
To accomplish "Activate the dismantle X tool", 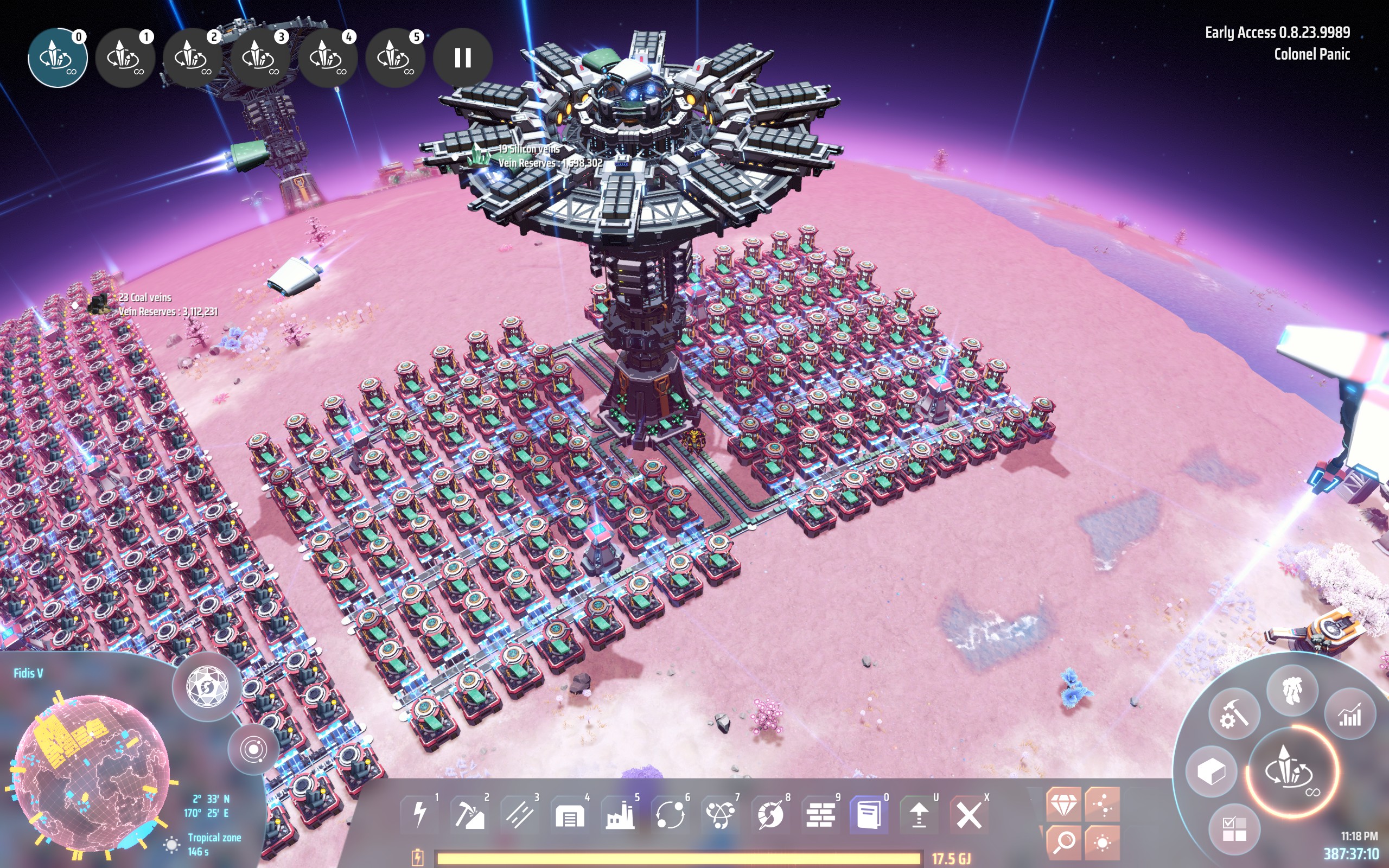I will pyautogui.click(x=969, y=815).
